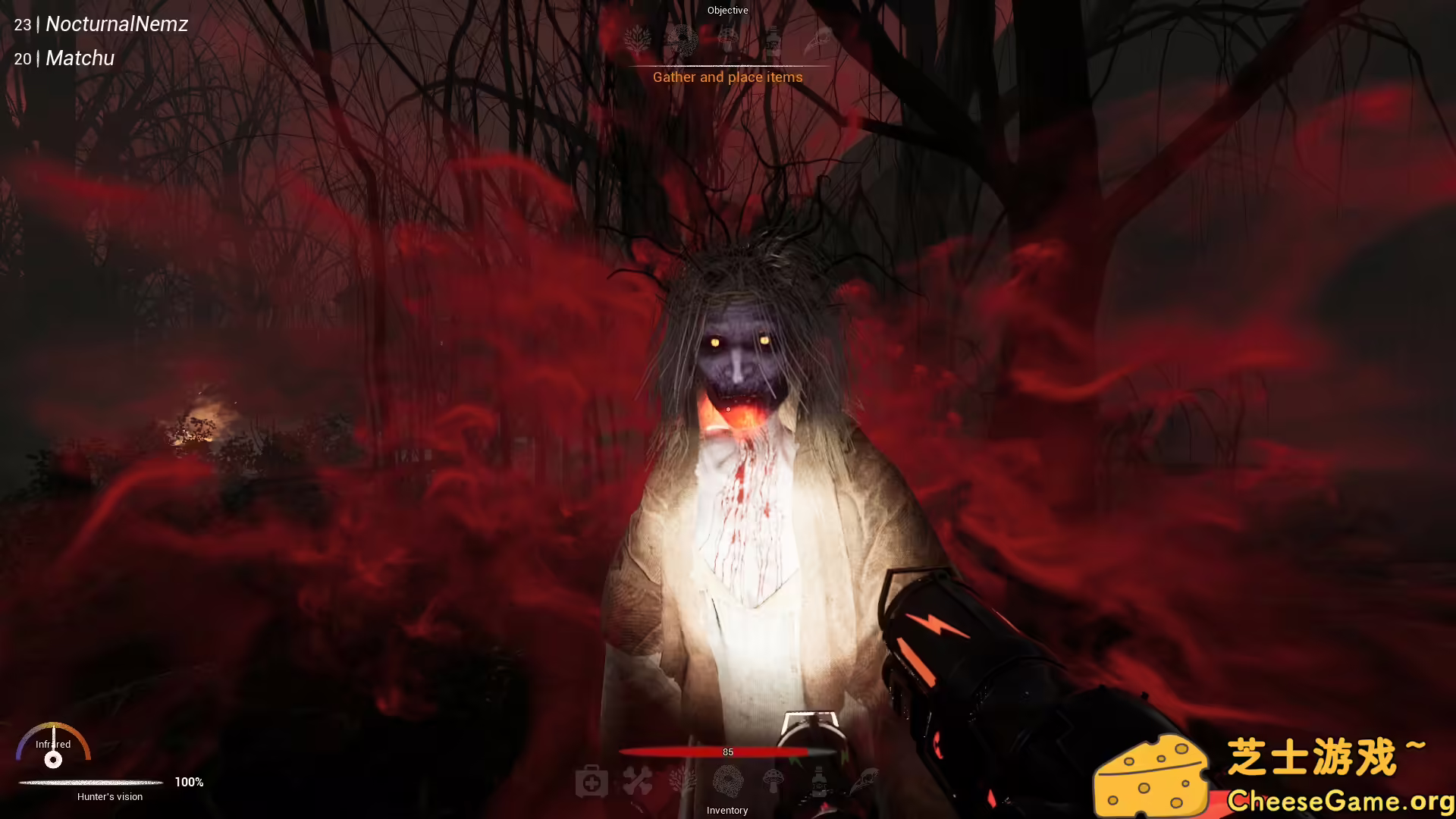
Task: Select the wreath icon in the inventory bar
Action: [730, 782]
